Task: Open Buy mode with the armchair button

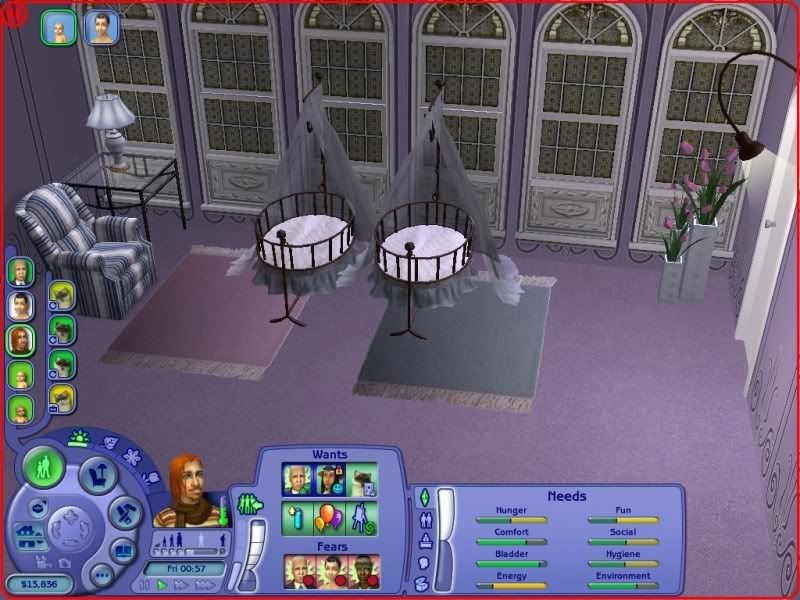Action: click(x=98, y=473)
